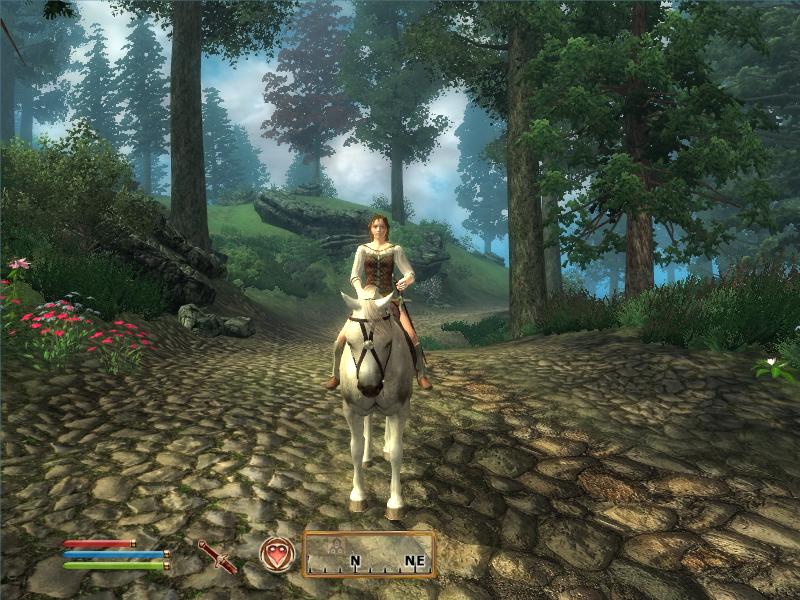This screenshot has width=800, height=600.
Task: Click the compass bar showing N and NE
Action: pos(369,554)
